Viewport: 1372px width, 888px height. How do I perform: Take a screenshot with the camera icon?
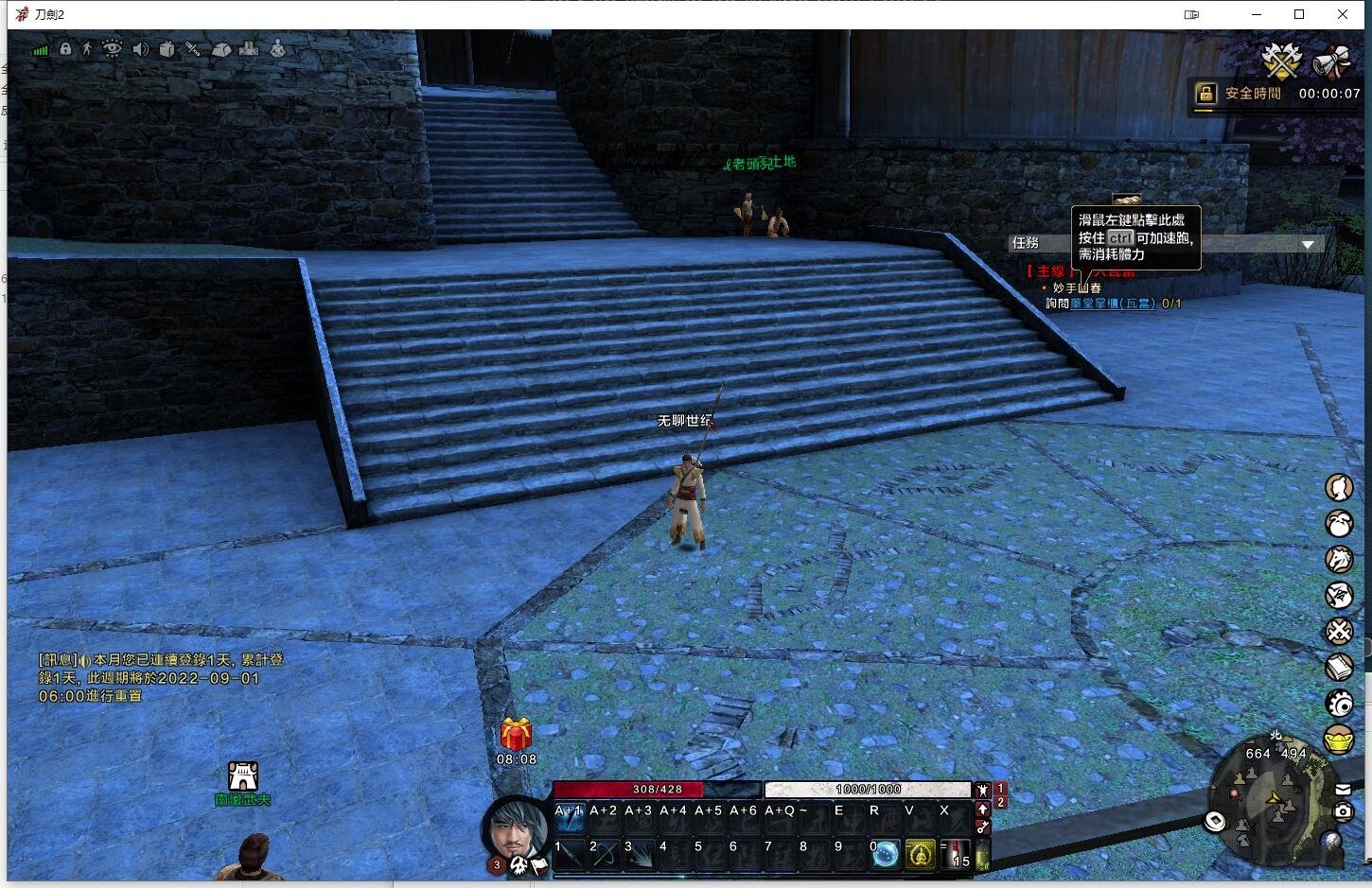1343,811
